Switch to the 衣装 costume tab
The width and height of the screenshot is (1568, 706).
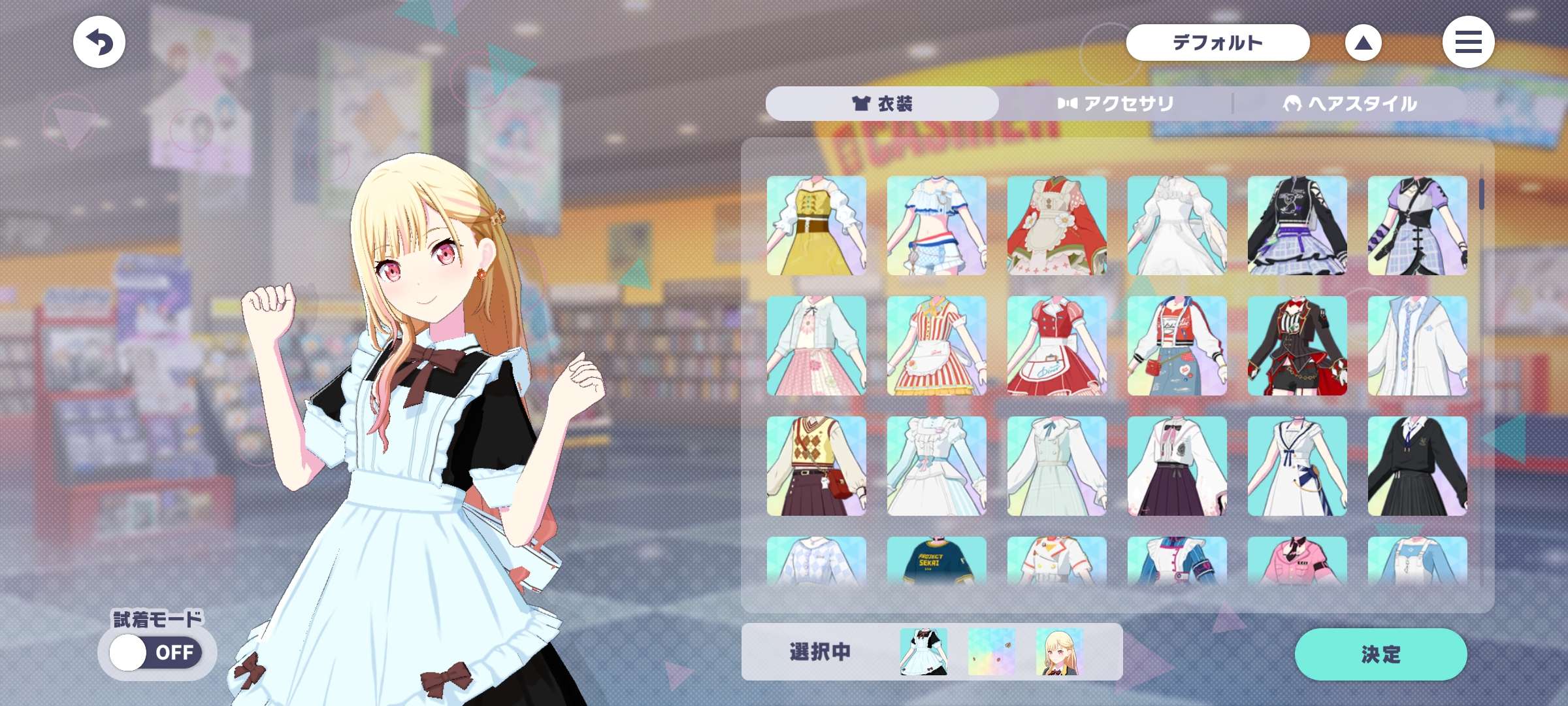882,103
